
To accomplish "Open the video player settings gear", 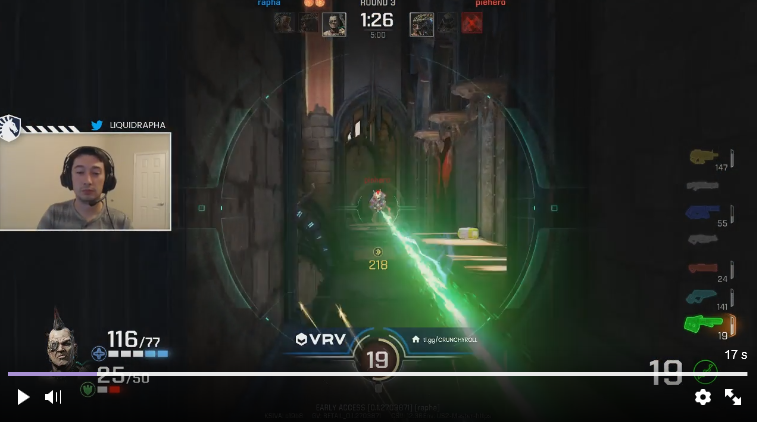I will [x=703, y=397].
